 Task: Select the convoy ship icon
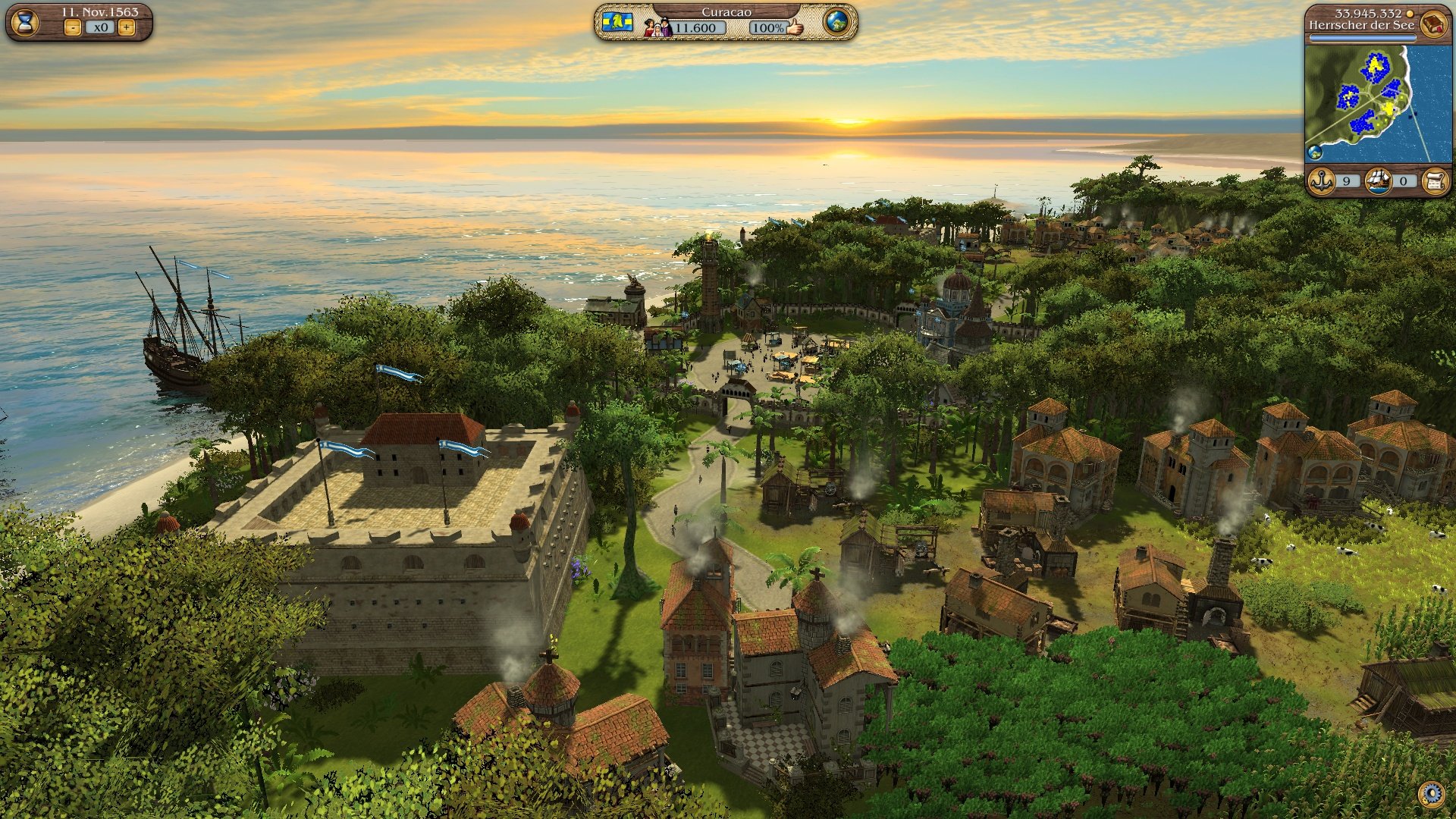point(1378,180)
